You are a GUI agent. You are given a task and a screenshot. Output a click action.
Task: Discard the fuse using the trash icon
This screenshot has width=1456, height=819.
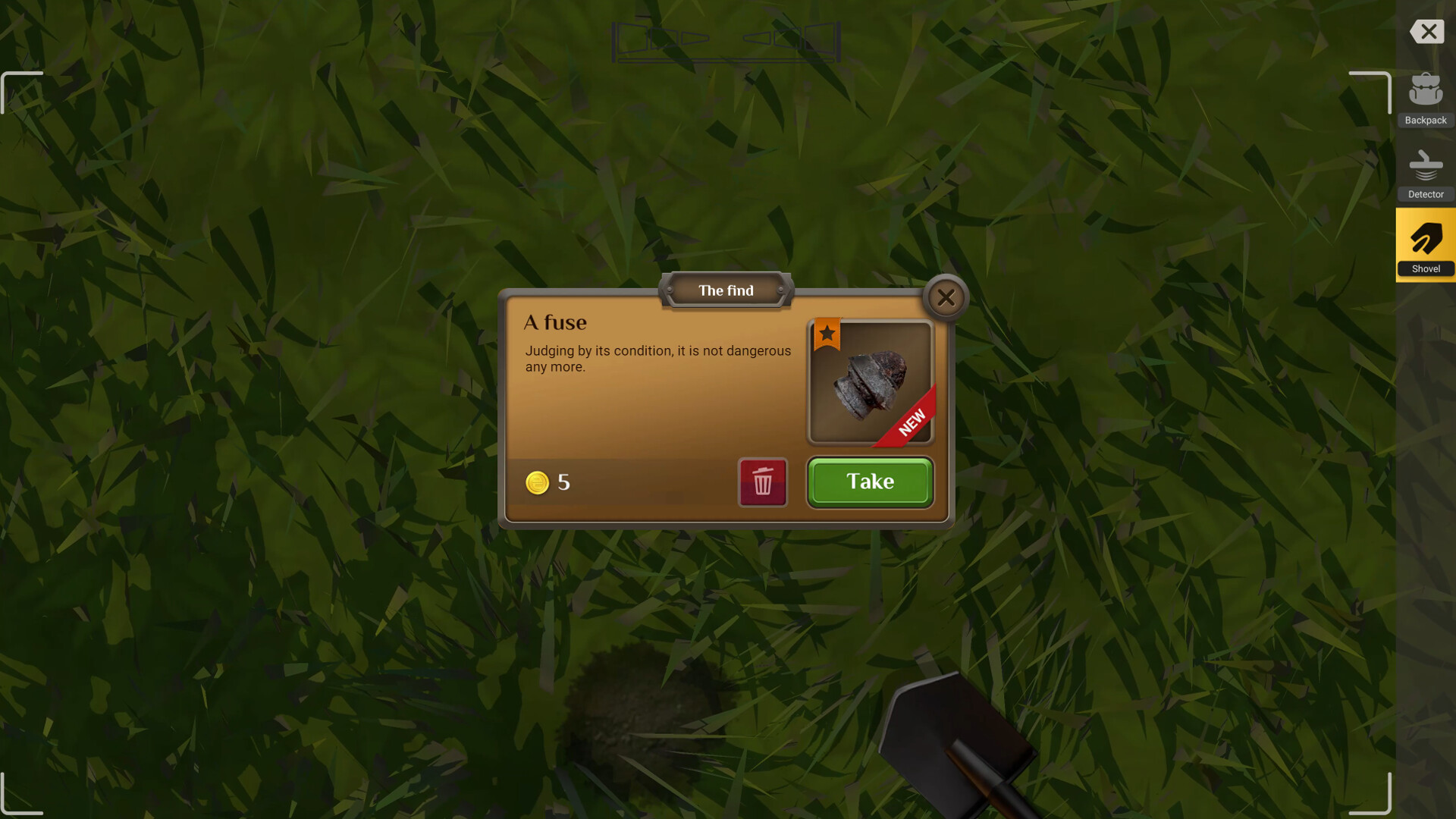click(x=763, y=482)
